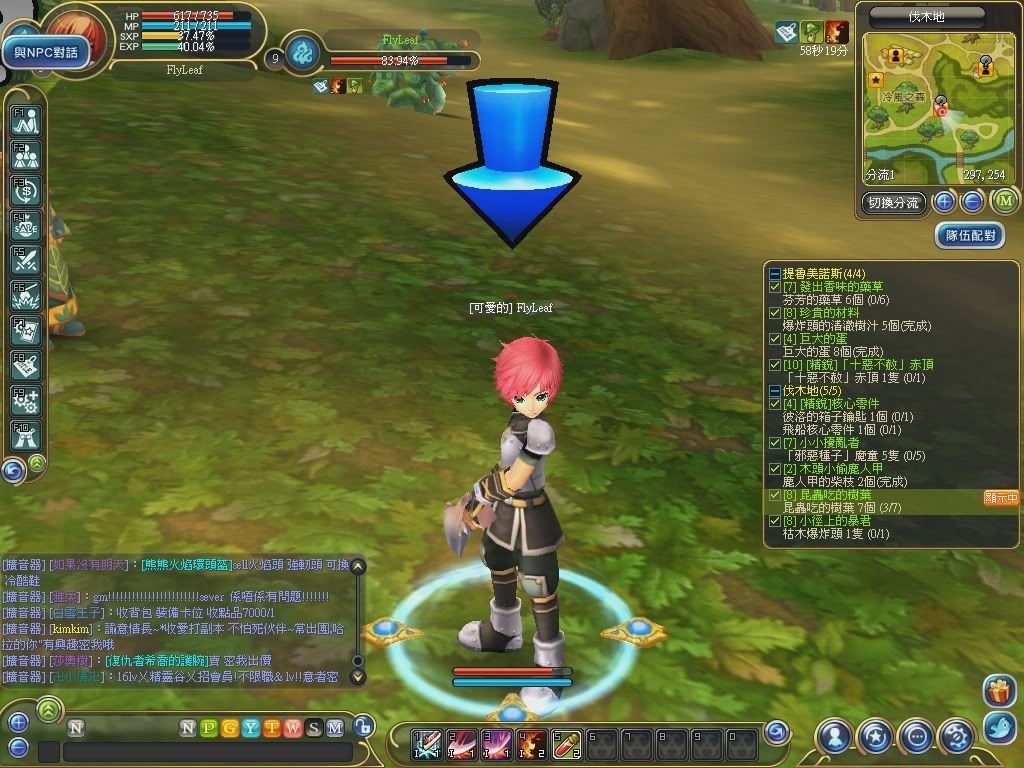The image size is (1024, 768).
Task: Toggle the 發出香味的藥草 quest checkbox
Action: [x=775, y=287]
